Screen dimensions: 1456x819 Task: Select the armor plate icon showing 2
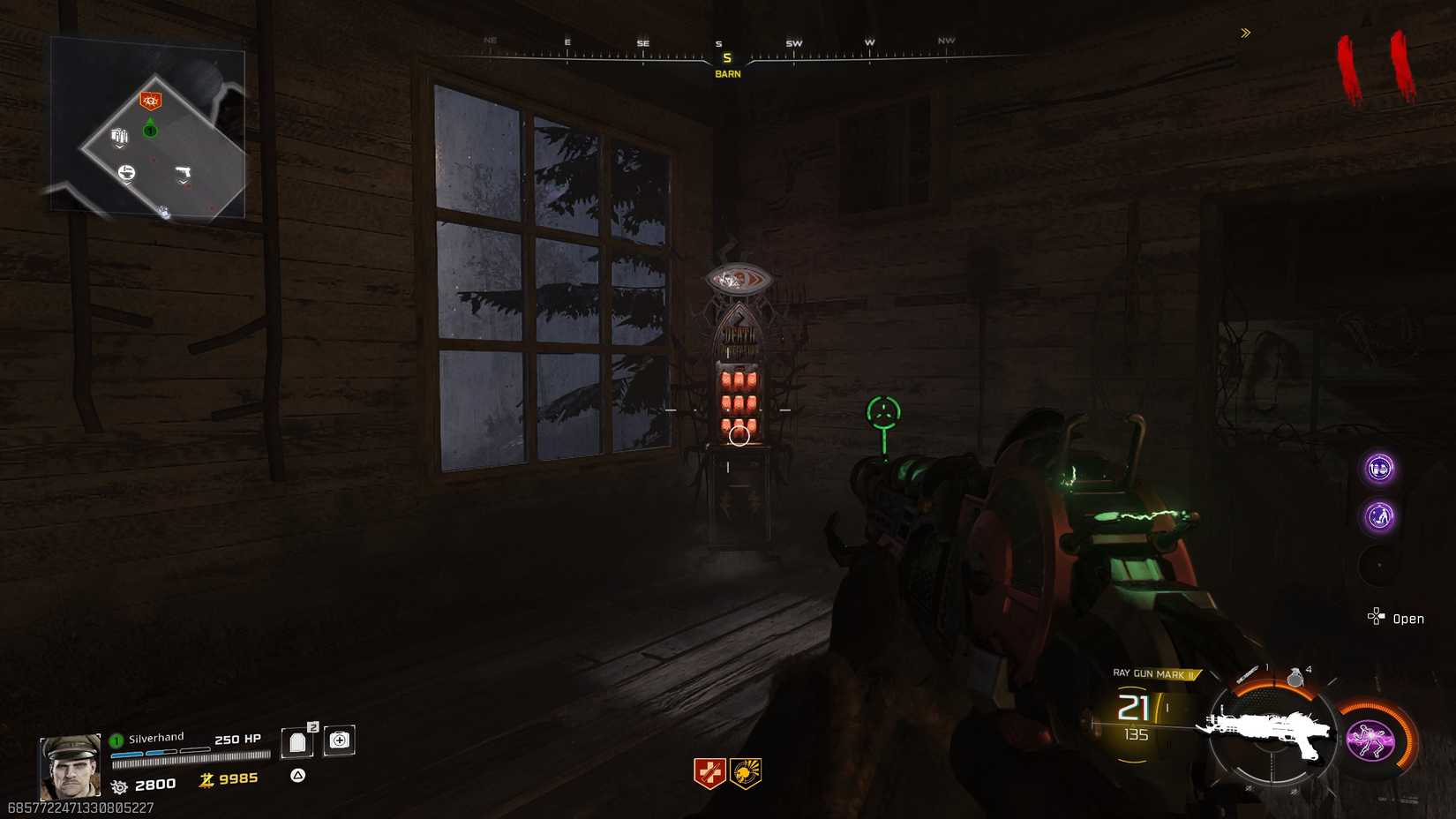click(x=296, y=742)
